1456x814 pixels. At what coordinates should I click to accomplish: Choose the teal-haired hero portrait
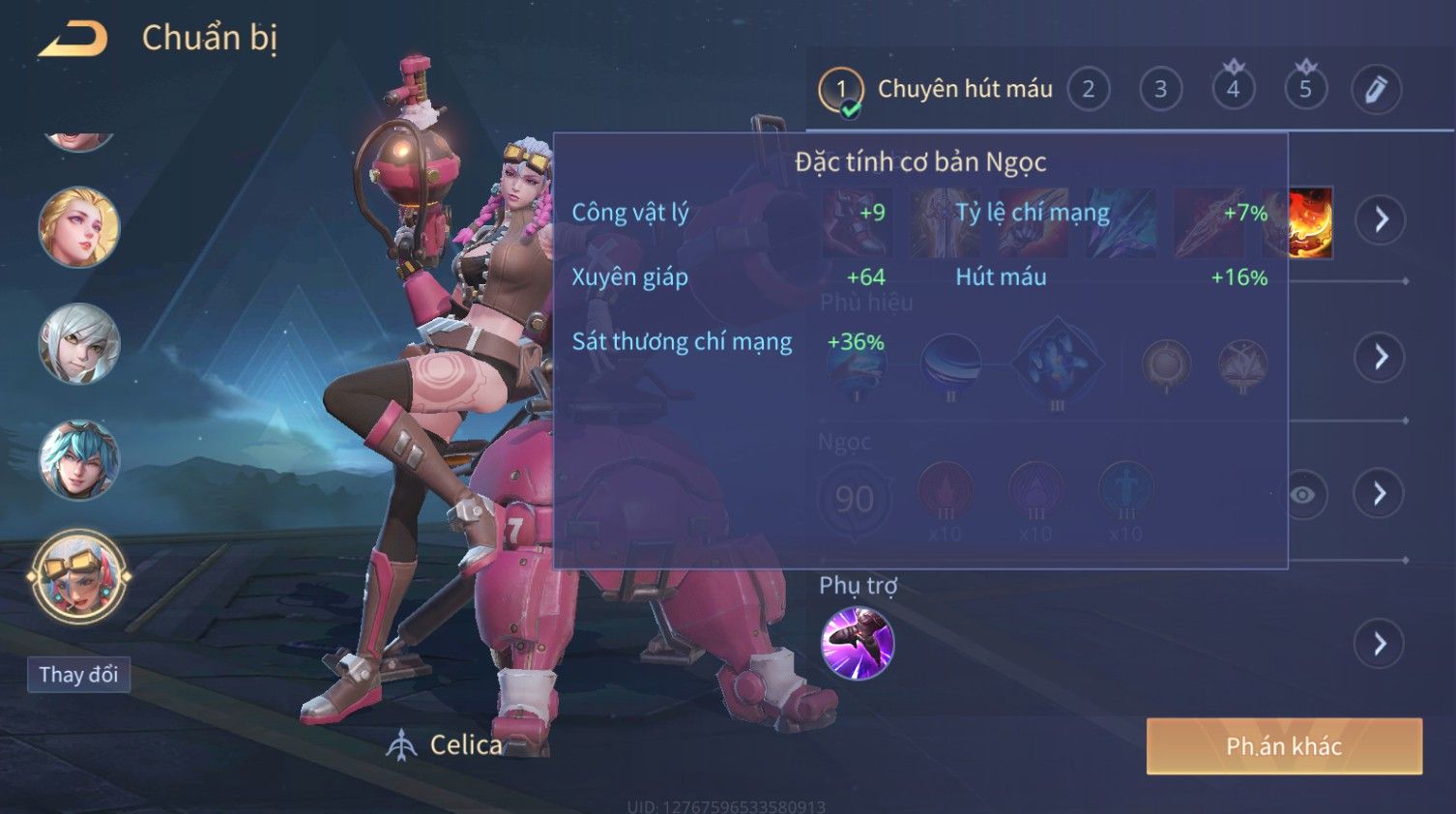click(x=79, y=460)
